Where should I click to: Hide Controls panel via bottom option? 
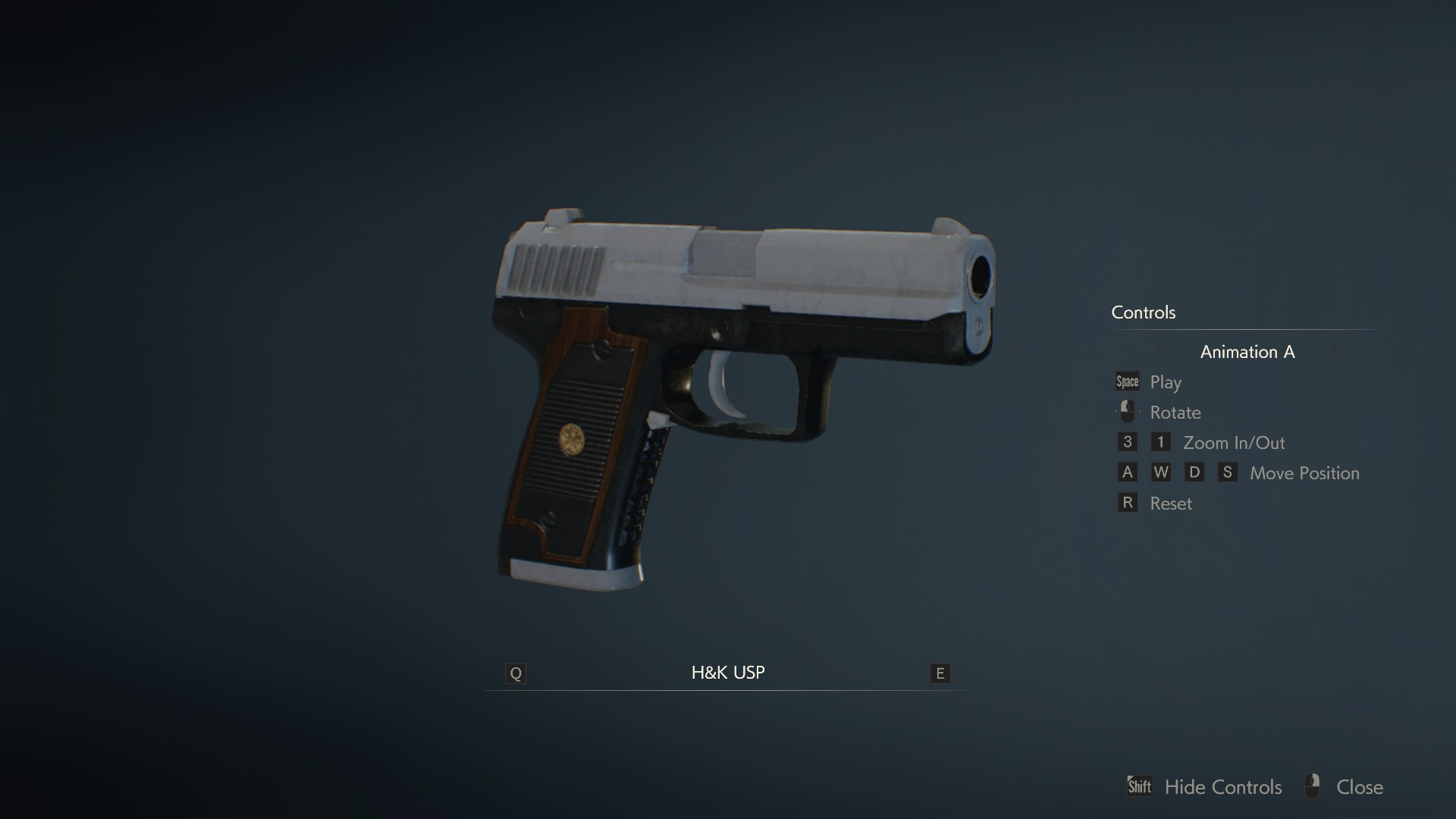(1222, 787)
